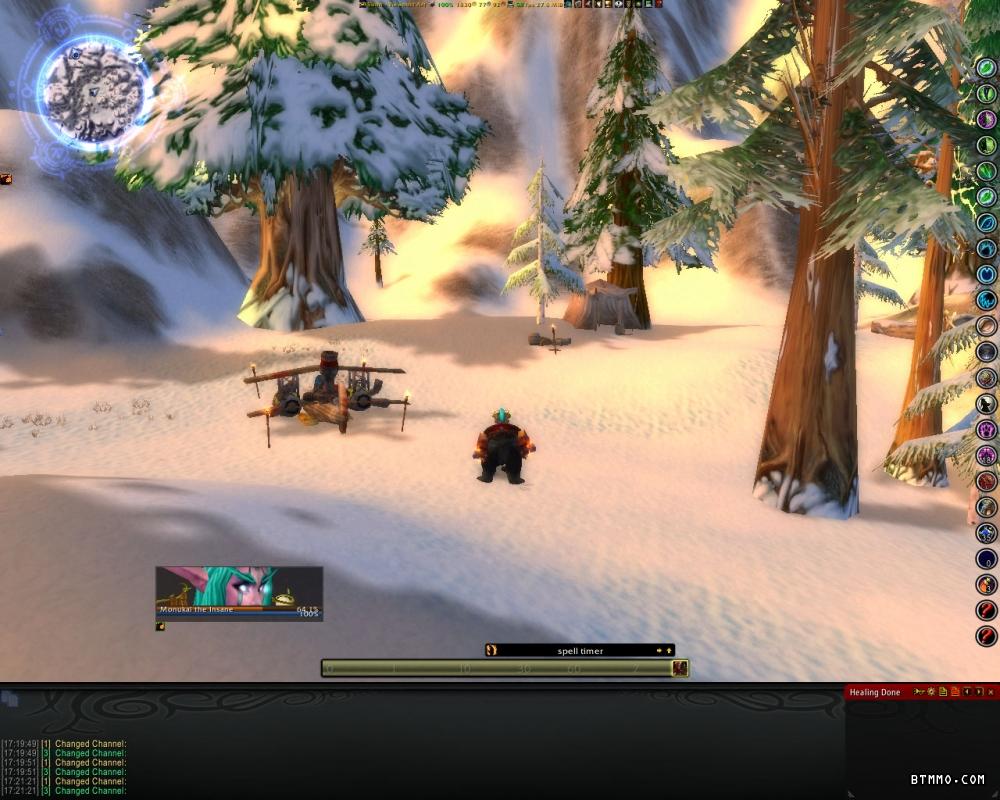
Task: Click the circular minimap
Action: pyautogui.click(x=93, y=91)
